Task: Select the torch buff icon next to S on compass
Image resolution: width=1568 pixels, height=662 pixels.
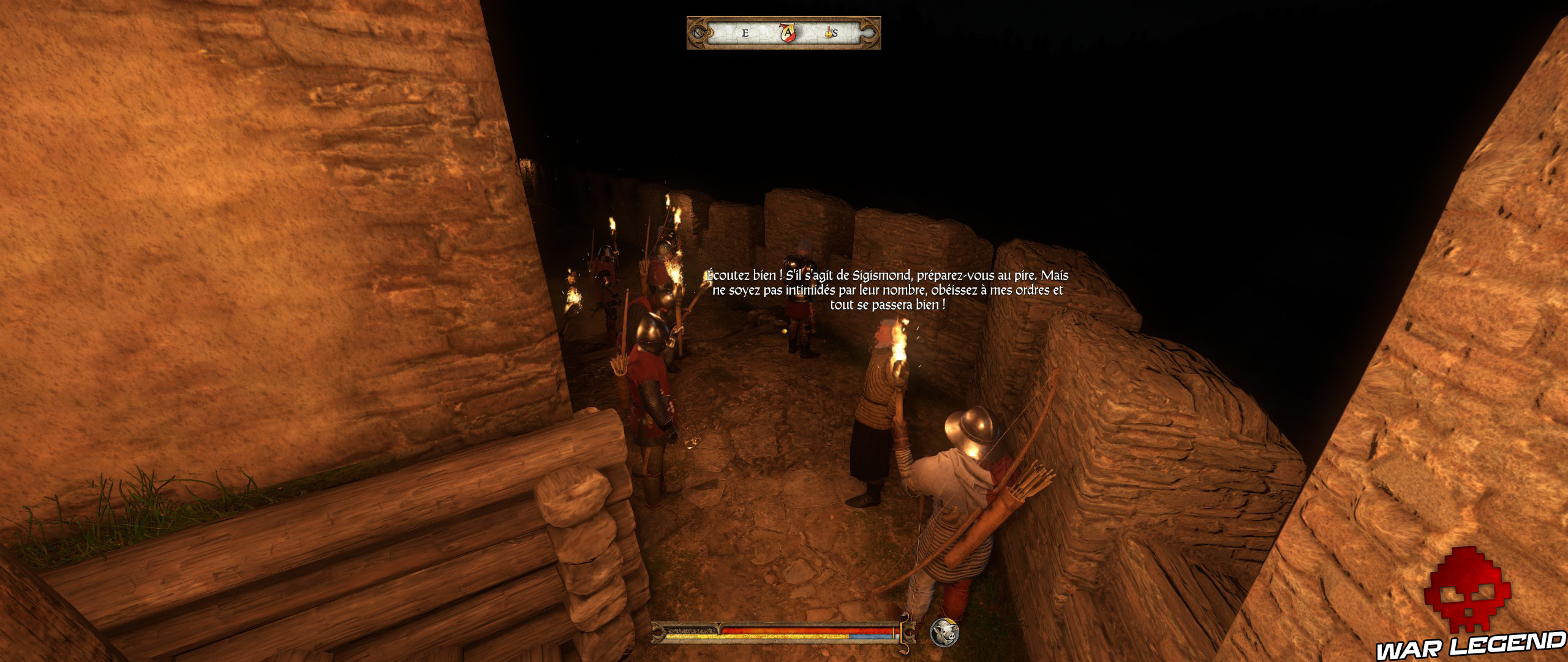Action: pyautogui.click(x=828, y=34)
